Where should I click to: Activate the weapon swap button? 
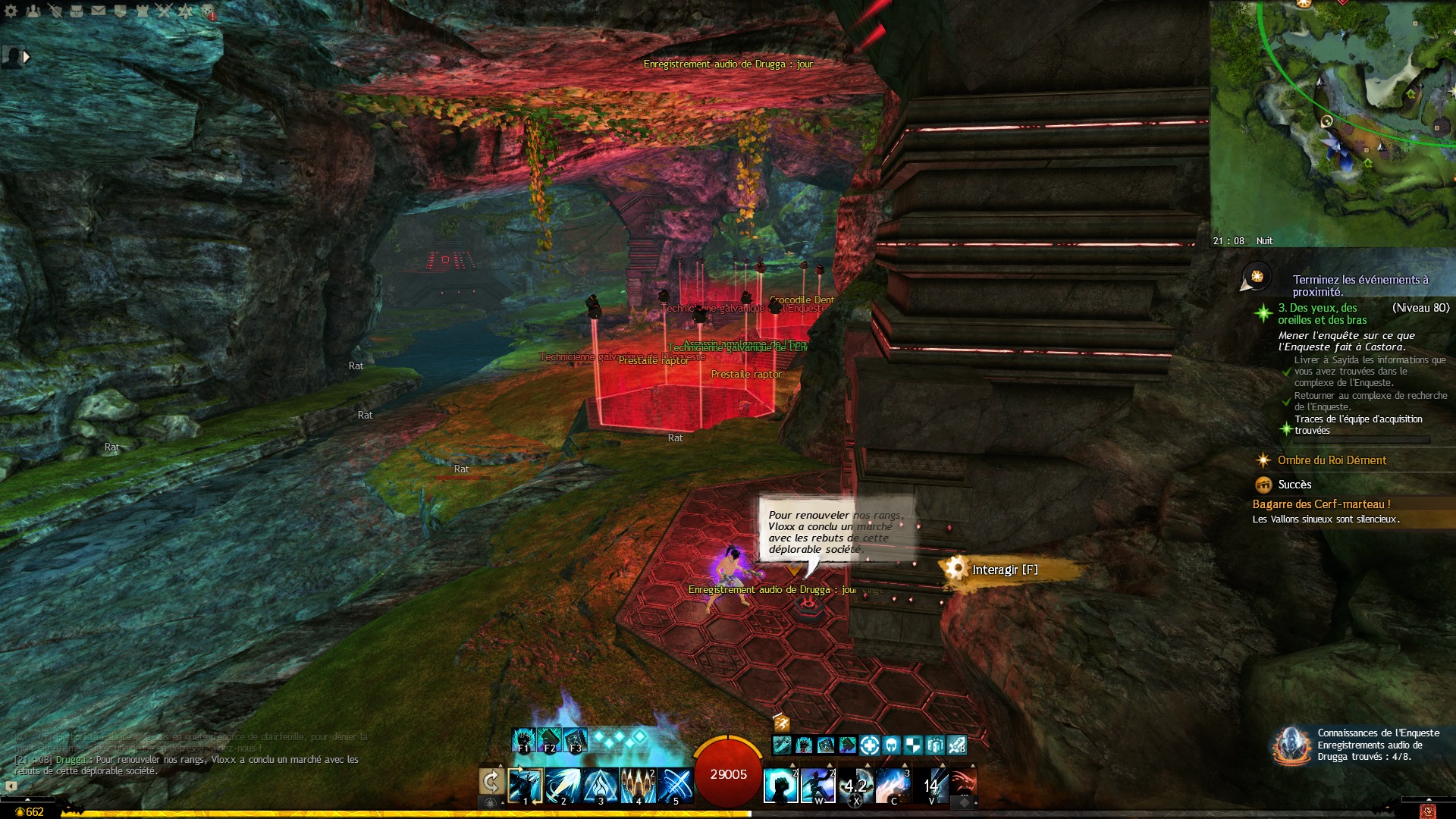pyautogui.click(x=491, y=781)
